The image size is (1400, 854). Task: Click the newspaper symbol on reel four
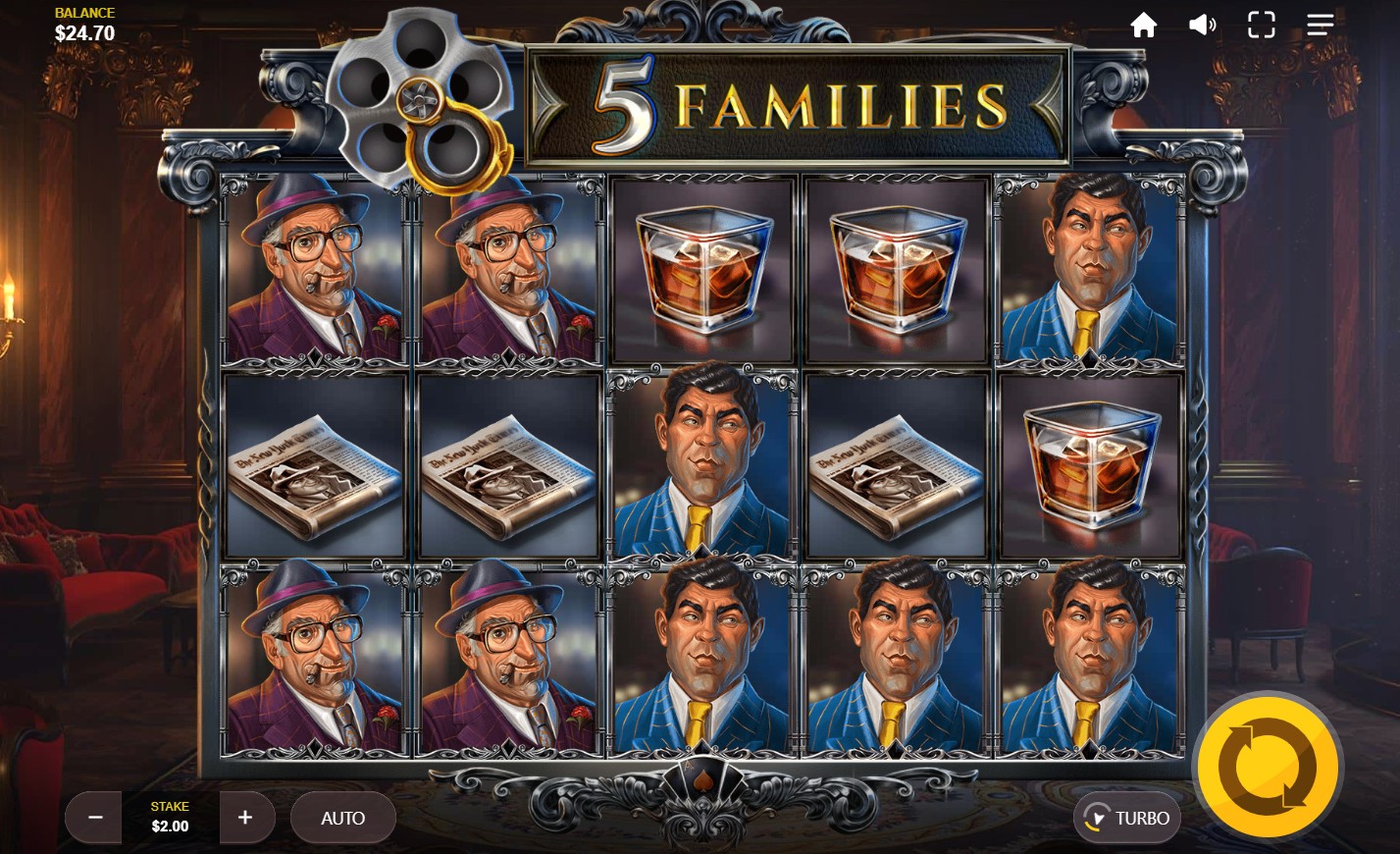point(896,466)
